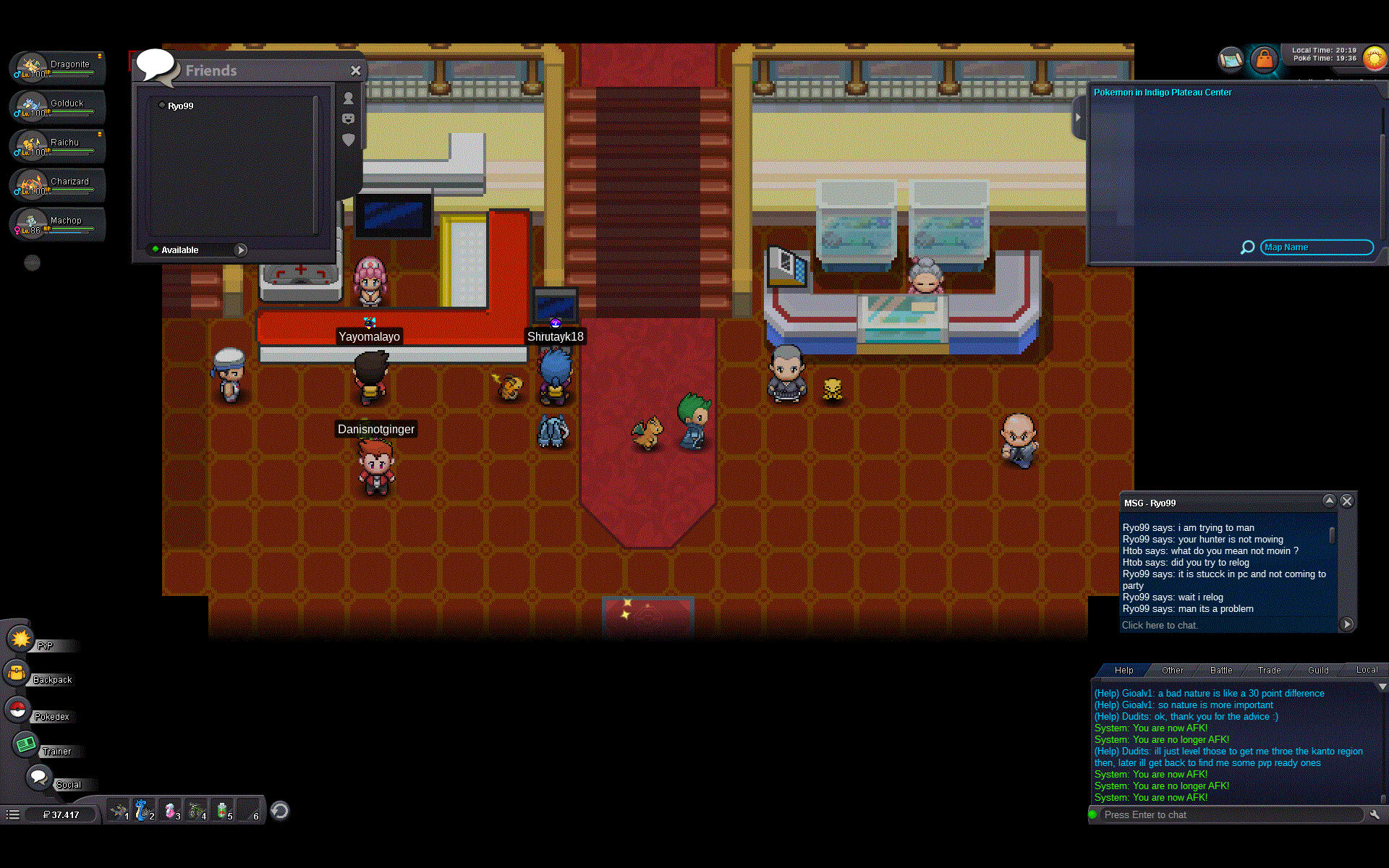
Task: Switch to the Guild chat tab
Action: 1317,670
